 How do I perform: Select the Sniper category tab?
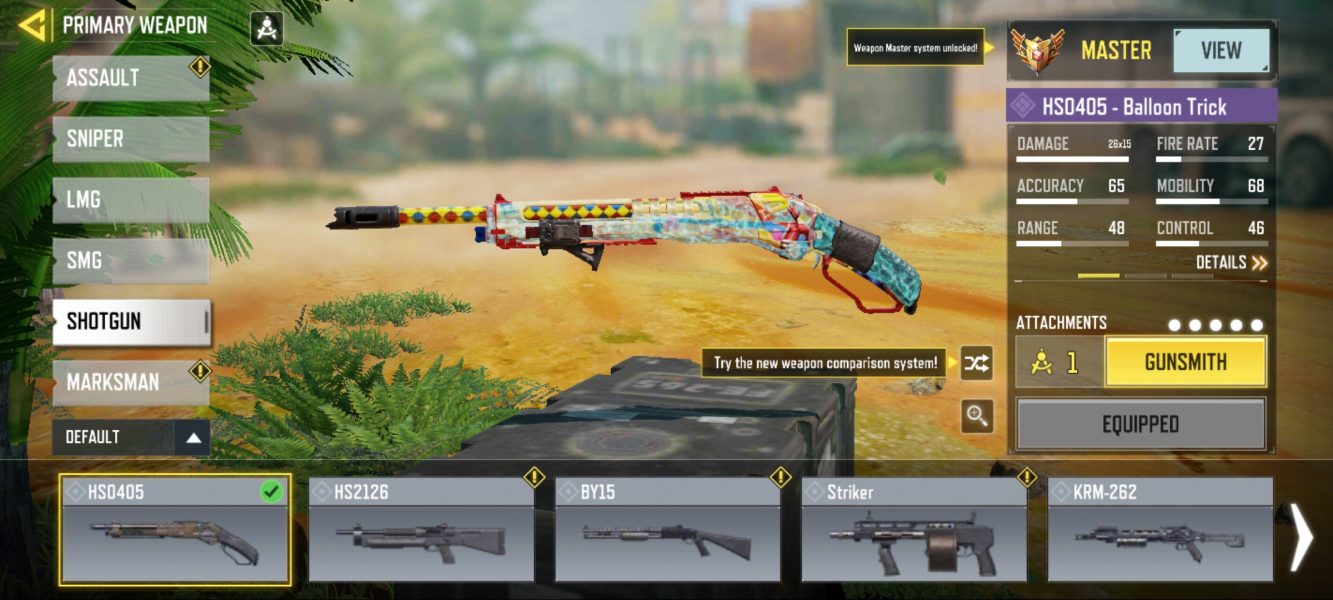(130, 139)
